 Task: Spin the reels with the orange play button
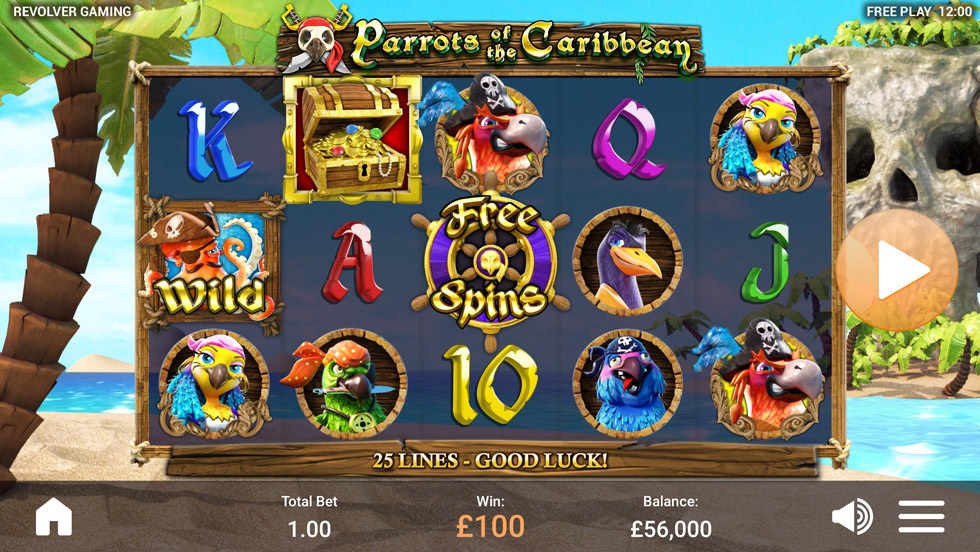[x=897, y=270]
